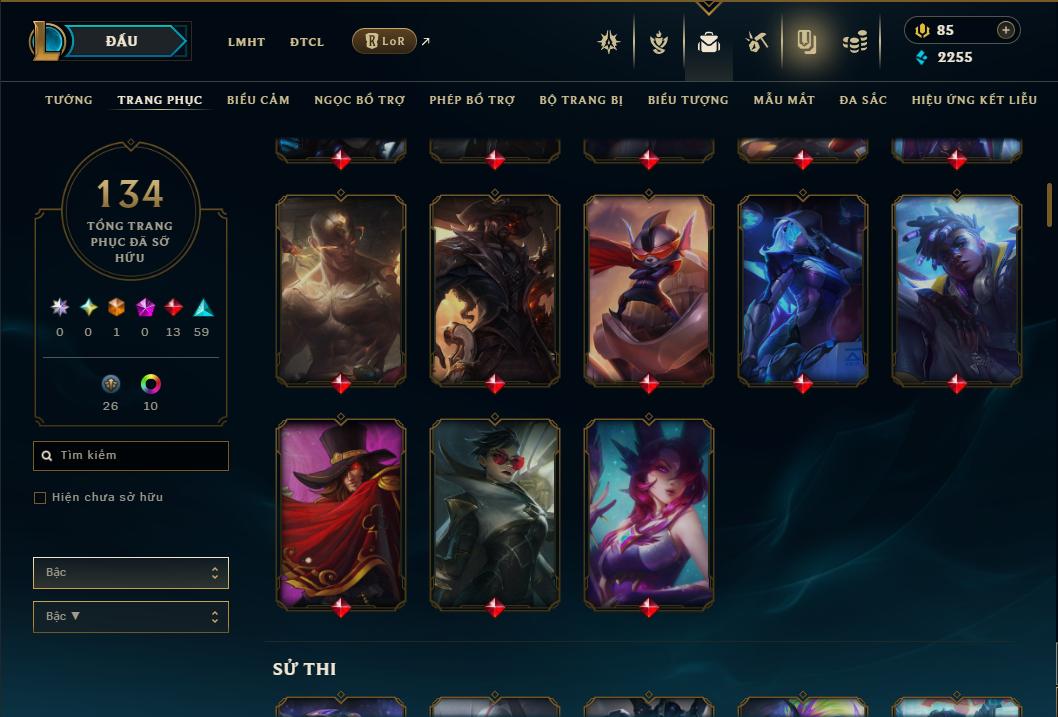Go to the PHÉP BỔ TRỢ tab

(472, 100)
